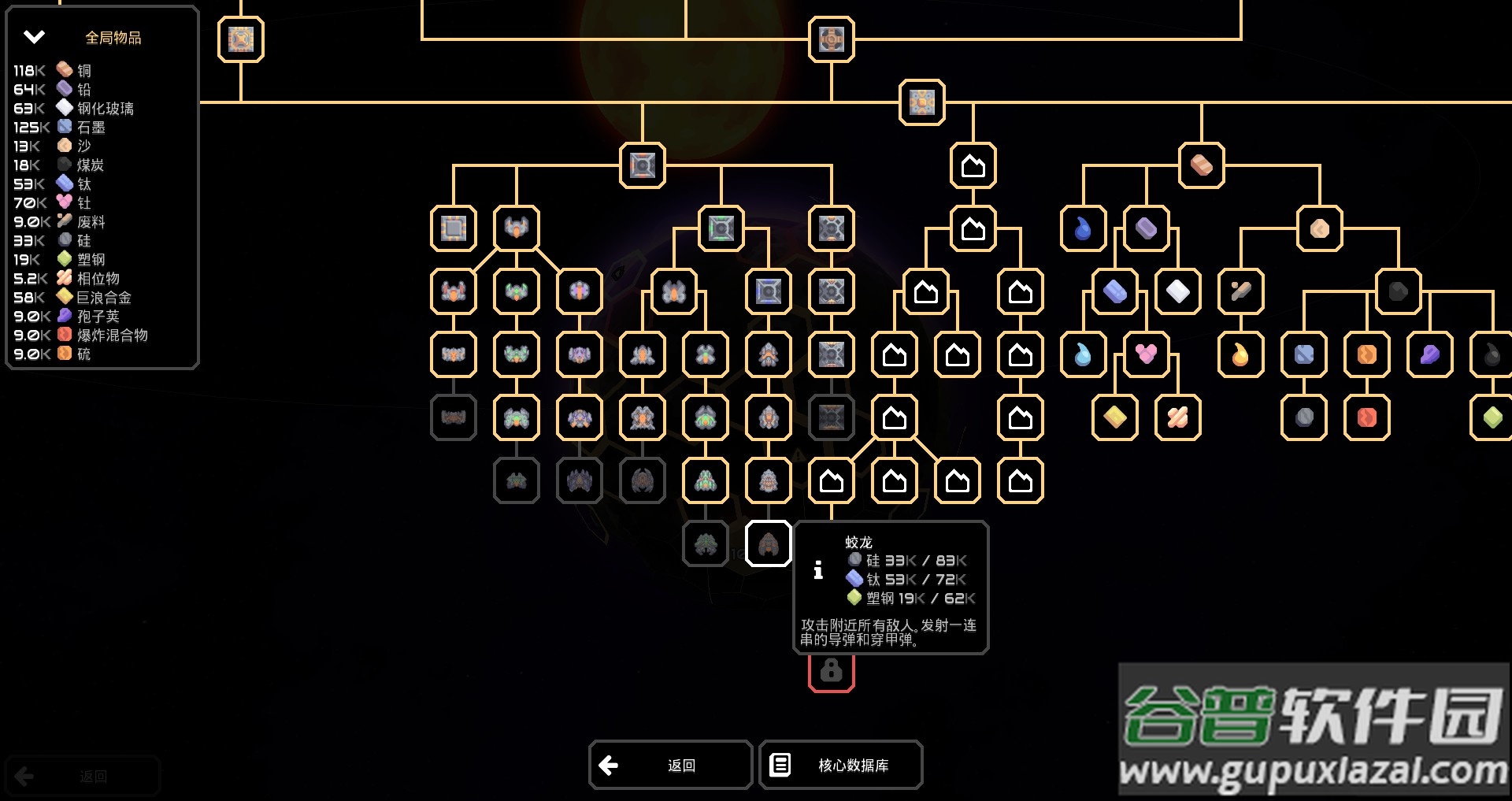Choose the yellow surge alloy node
Screen dimensions: 1512x801
(1114, 417)
